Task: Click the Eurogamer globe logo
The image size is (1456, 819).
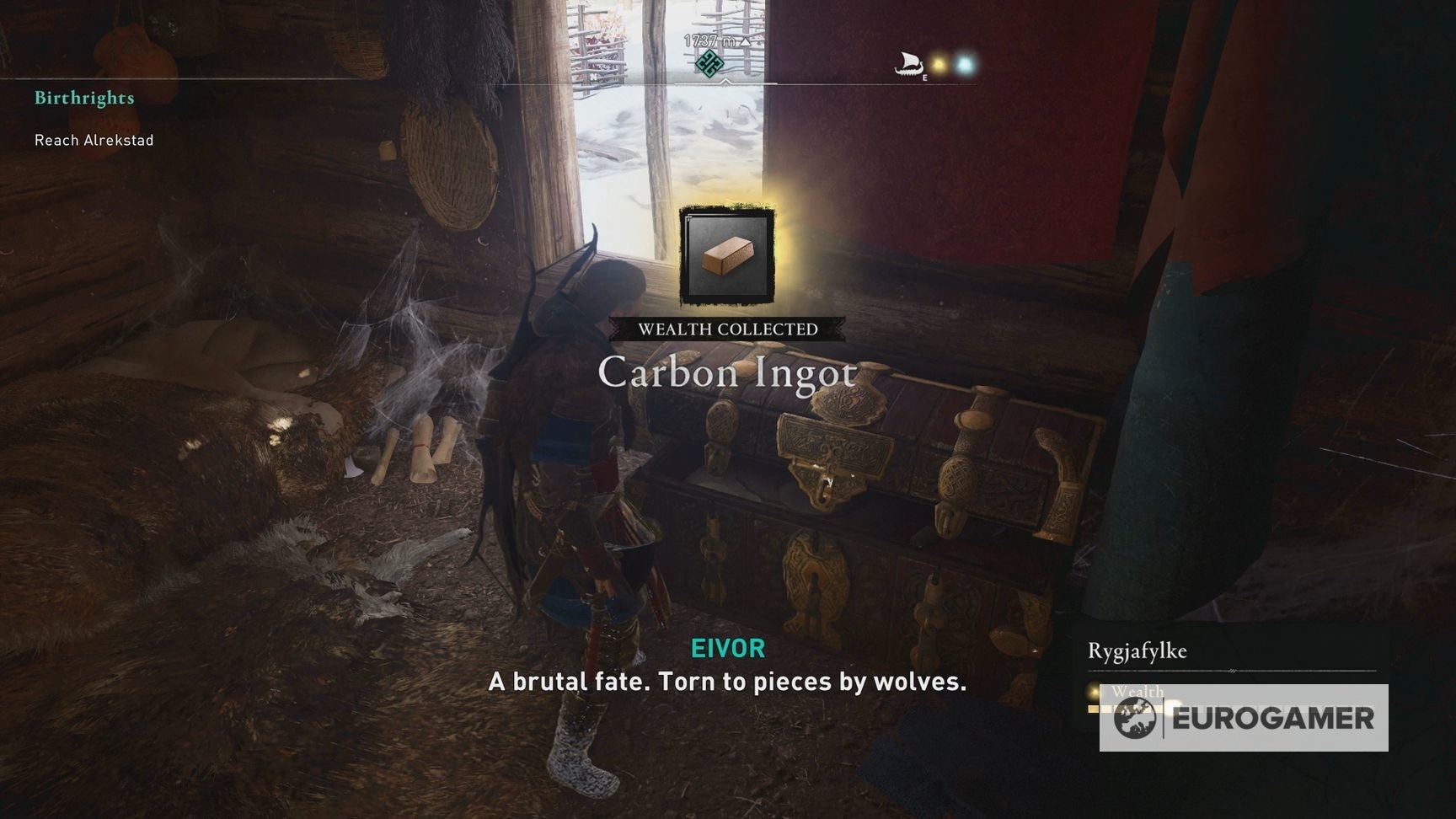Action: click(1135, 717)
